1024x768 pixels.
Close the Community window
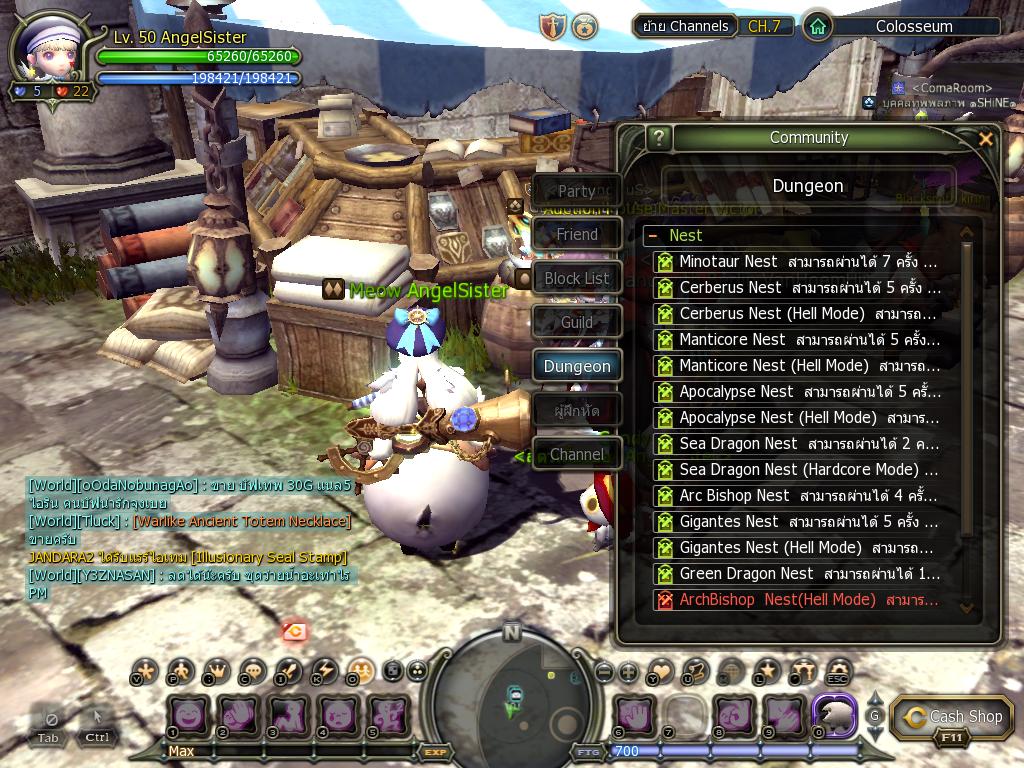(x=986, y=139)
